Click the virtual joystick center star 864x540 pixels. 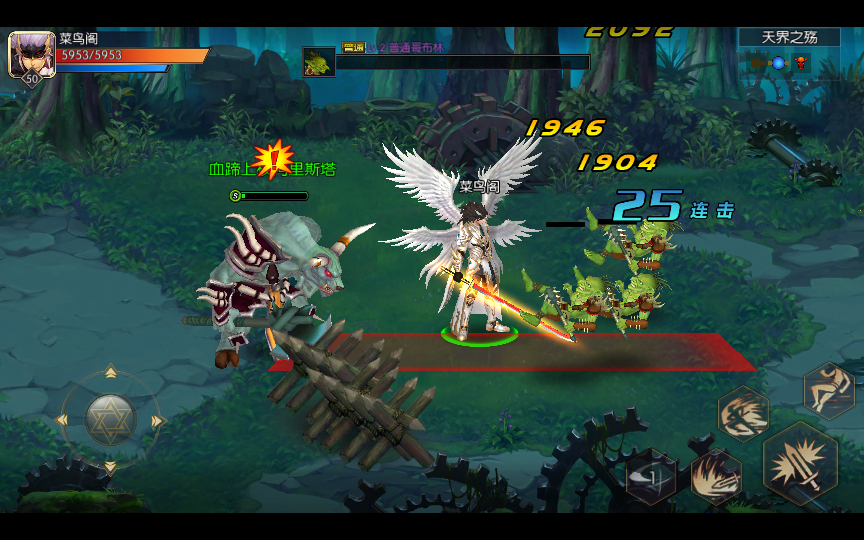110,419
